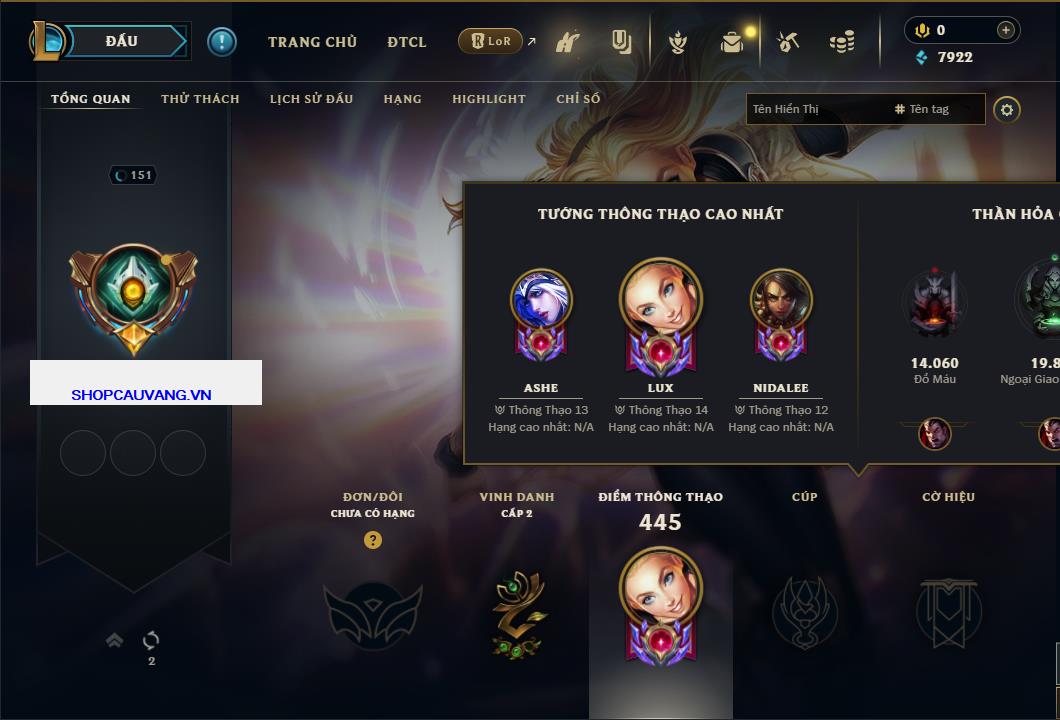
Task: Select Ashe mastery champion portrait
Action: tap(541, 301)
